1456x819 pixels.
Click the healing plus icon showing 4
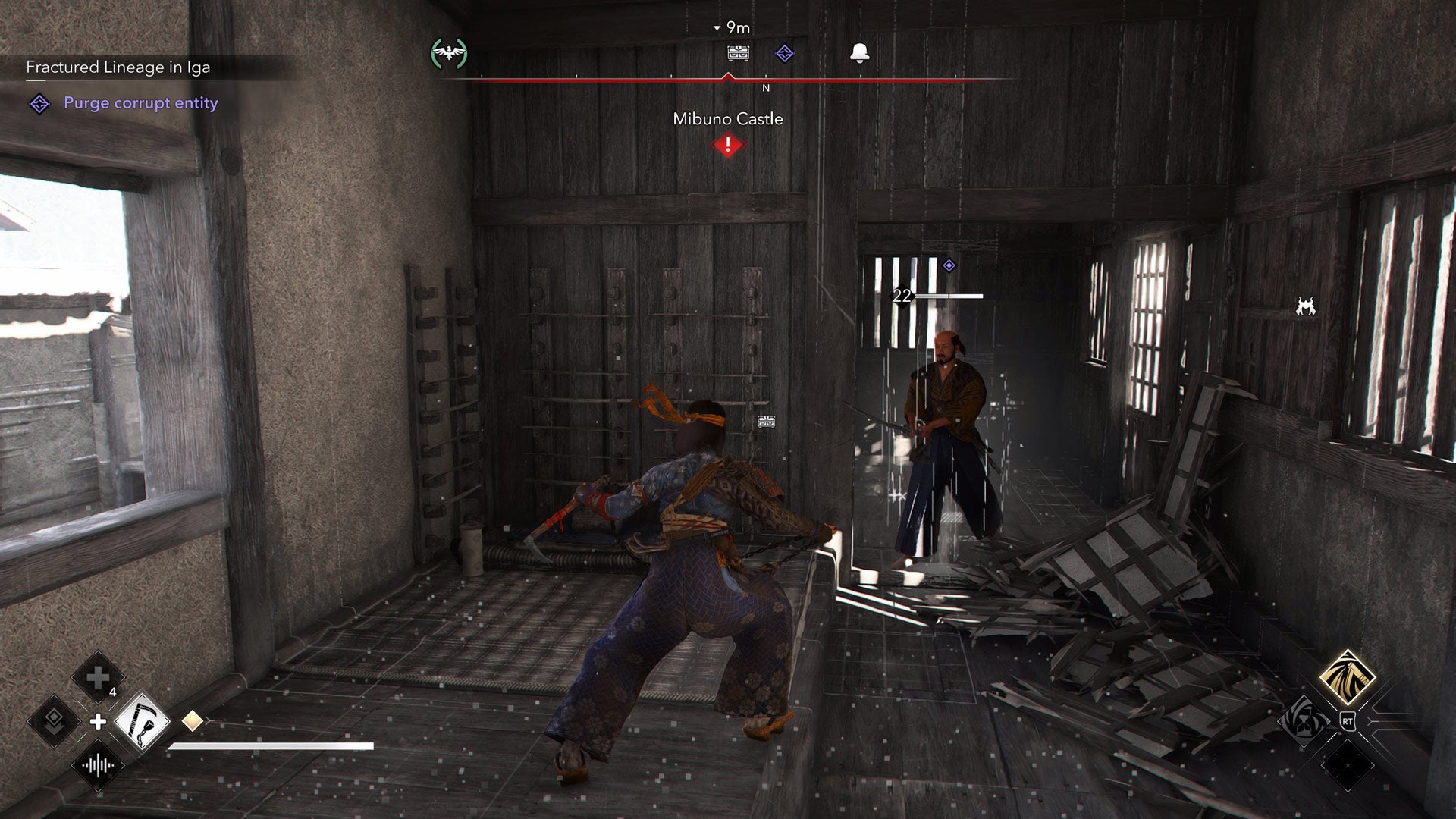coord(98,677)
